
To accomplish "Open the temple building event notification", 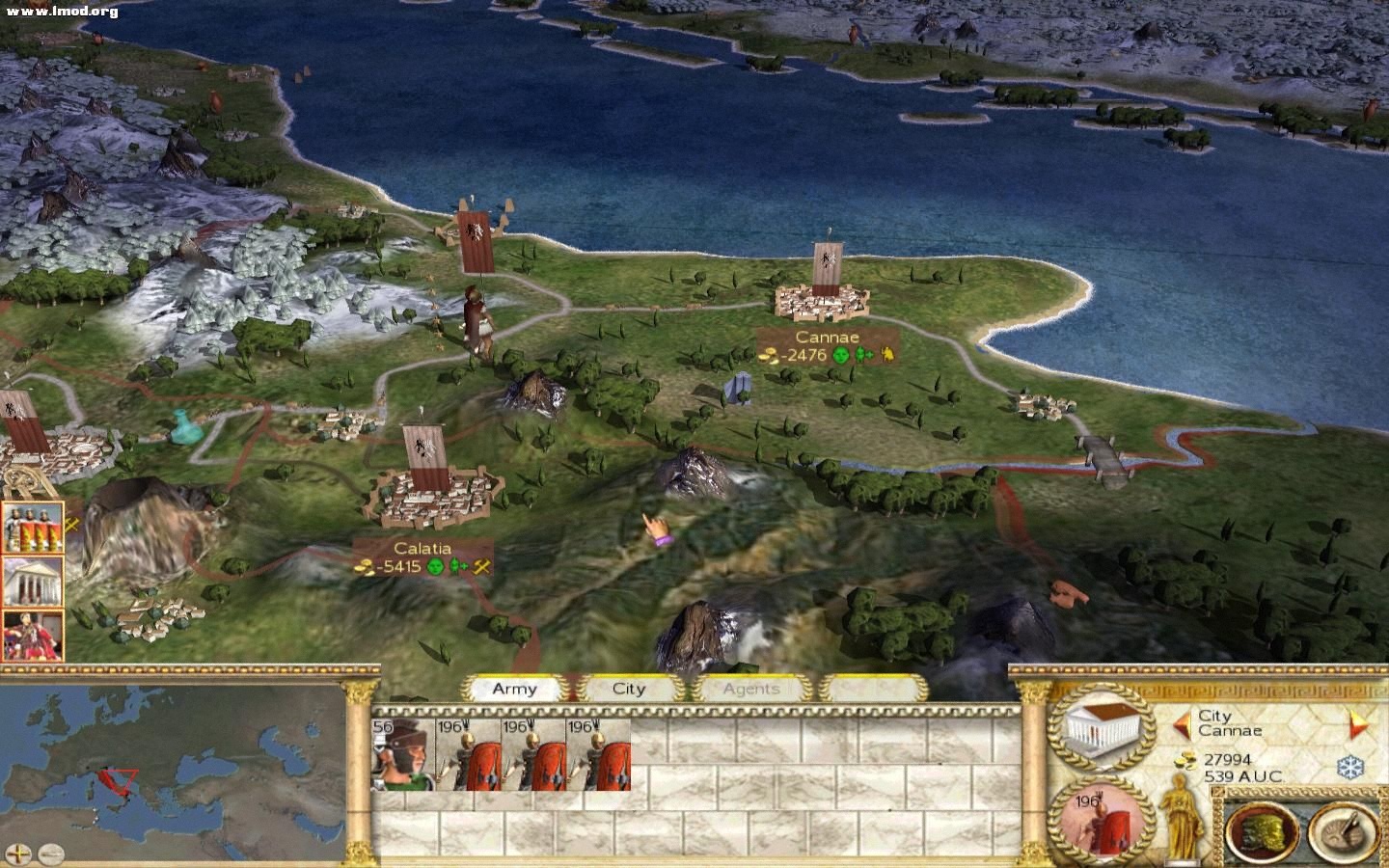I will pyautogui.click(x=33, y=581).
